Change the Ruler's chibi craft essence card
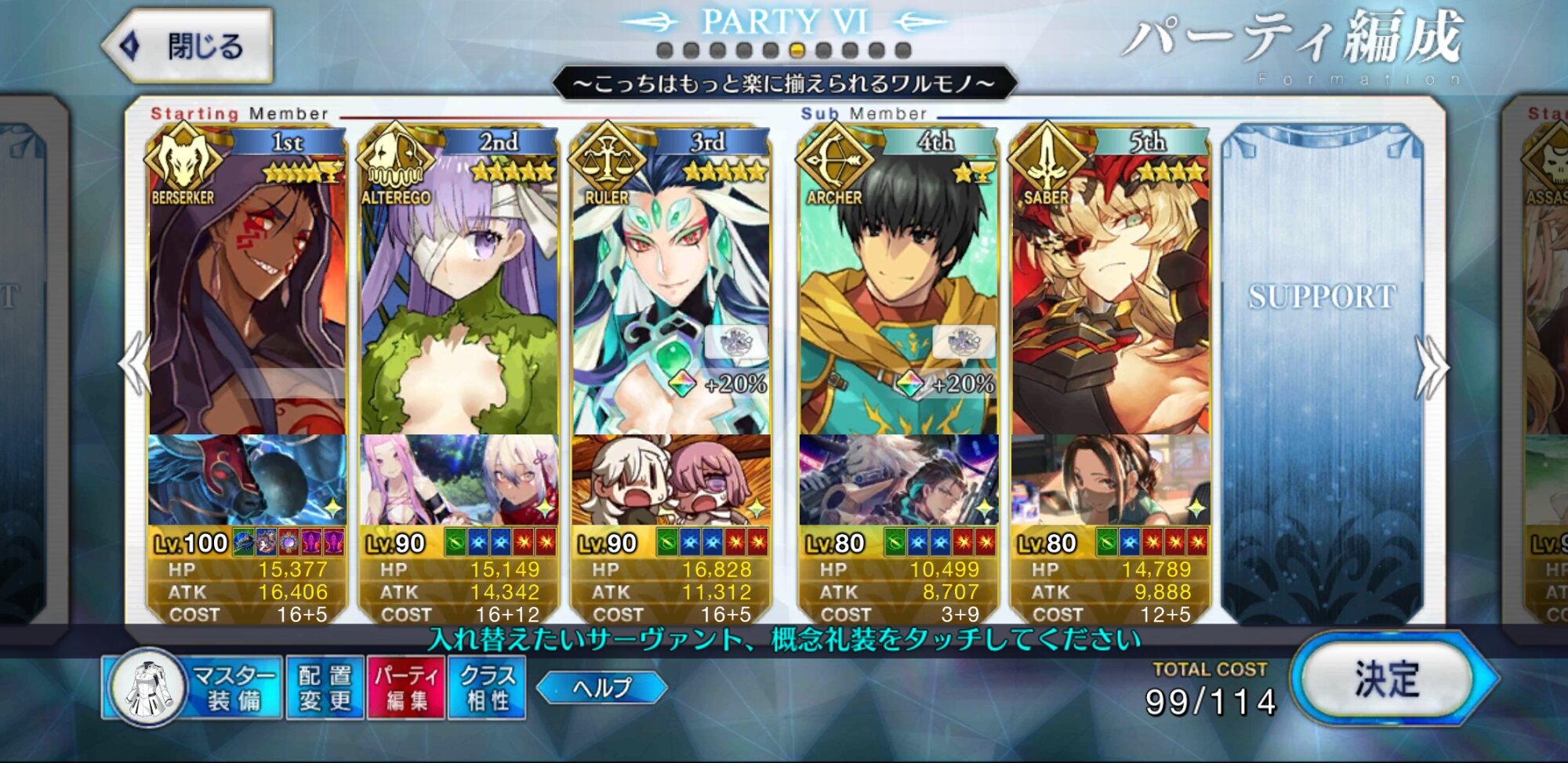 click(671, 480)
